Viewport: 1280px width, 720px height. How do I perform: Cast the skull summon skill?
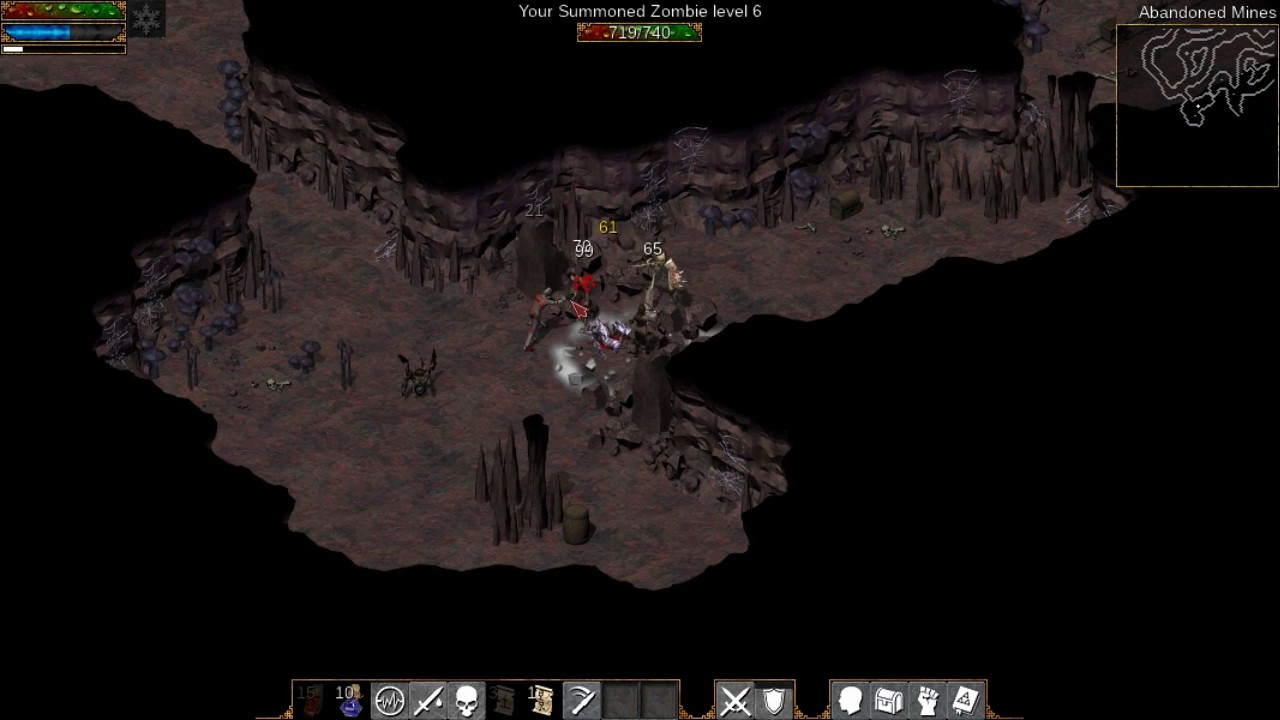tap(466, 700)
